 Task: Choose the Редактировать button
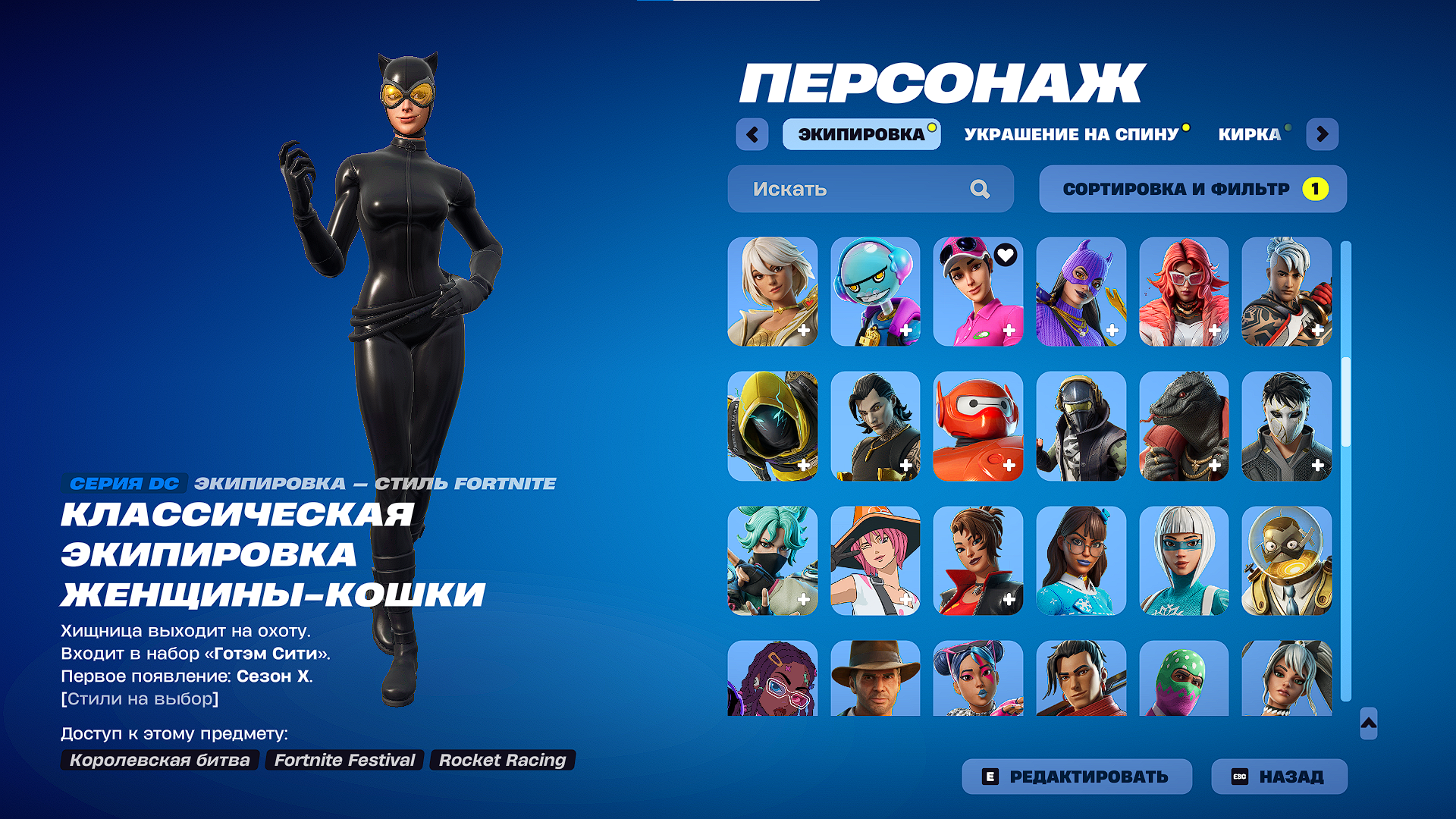click(1076, 777)
